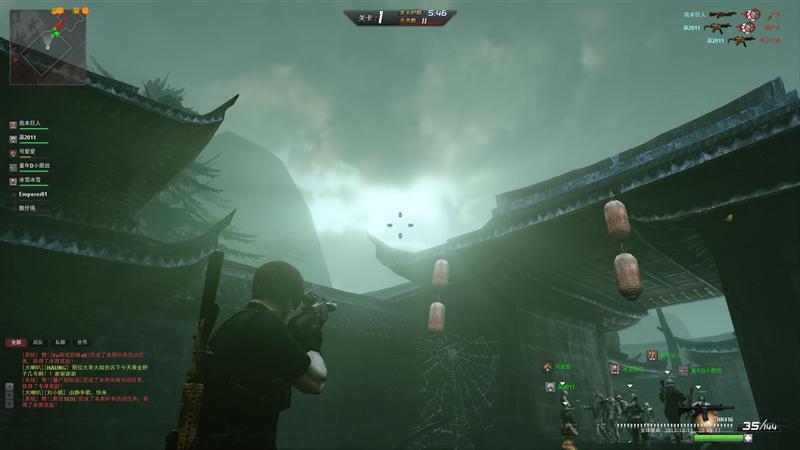Show the 世界 chat tab
The height and width of the screenshot is (450, 800).
(82, 342)
